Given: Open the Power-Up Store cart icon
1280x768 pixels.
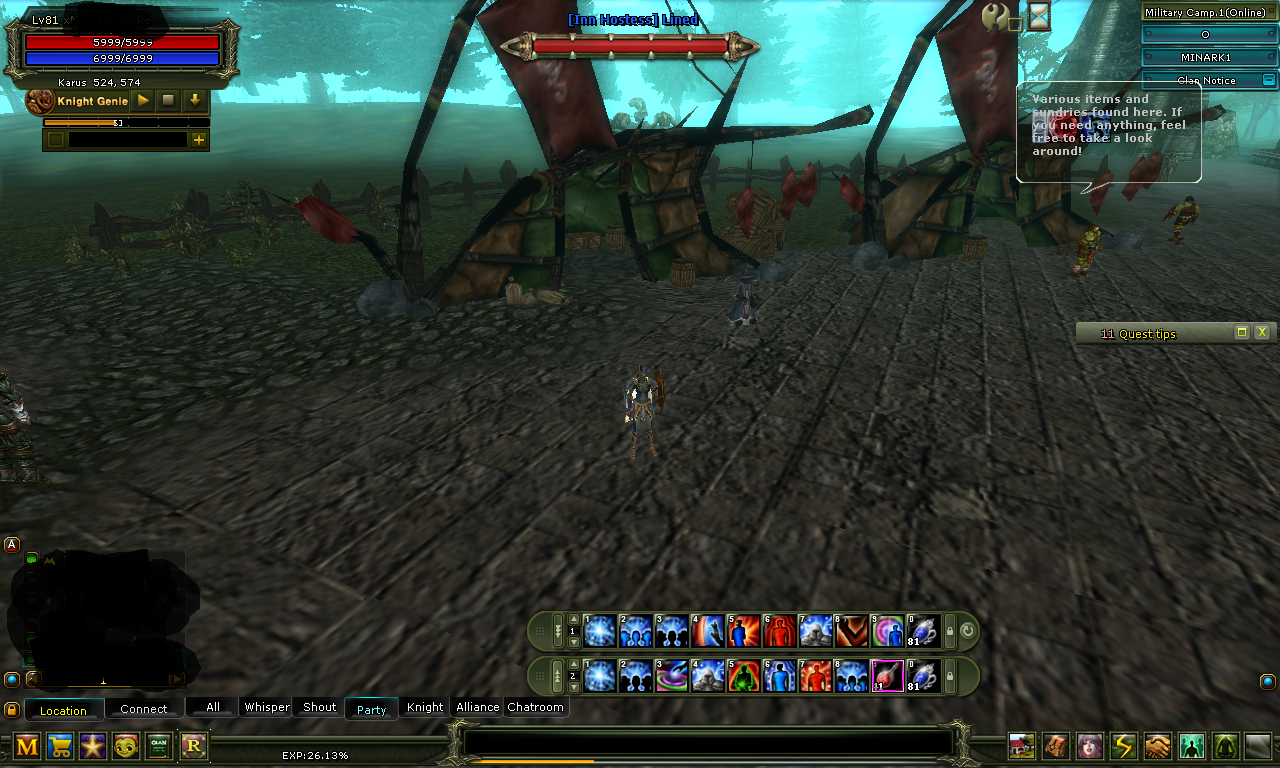Looking at the screenshot, I should (x=60, y=746).
